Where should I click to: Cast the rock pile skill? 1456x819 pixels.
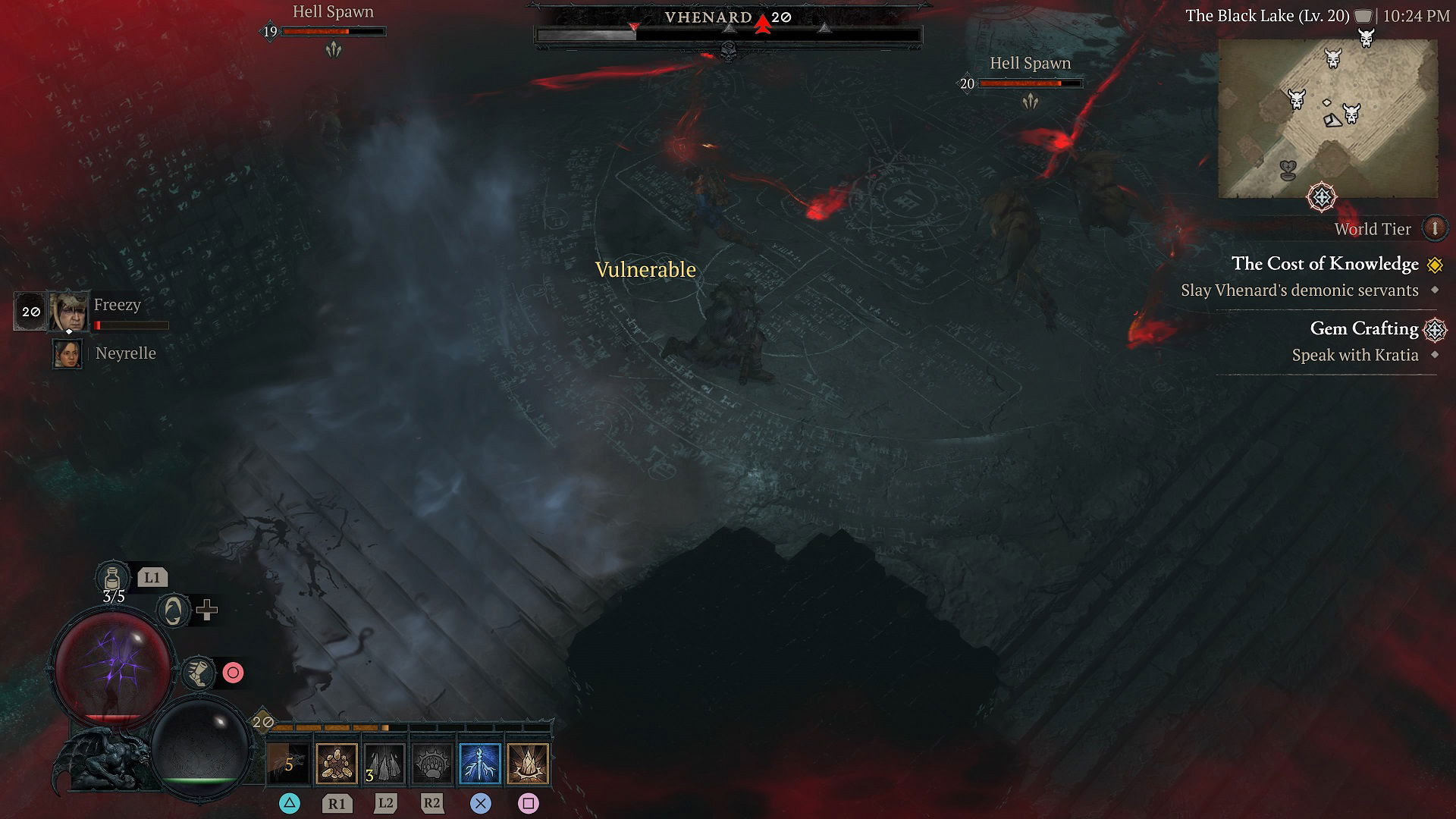pyautogui.click(x=336, y=763)
